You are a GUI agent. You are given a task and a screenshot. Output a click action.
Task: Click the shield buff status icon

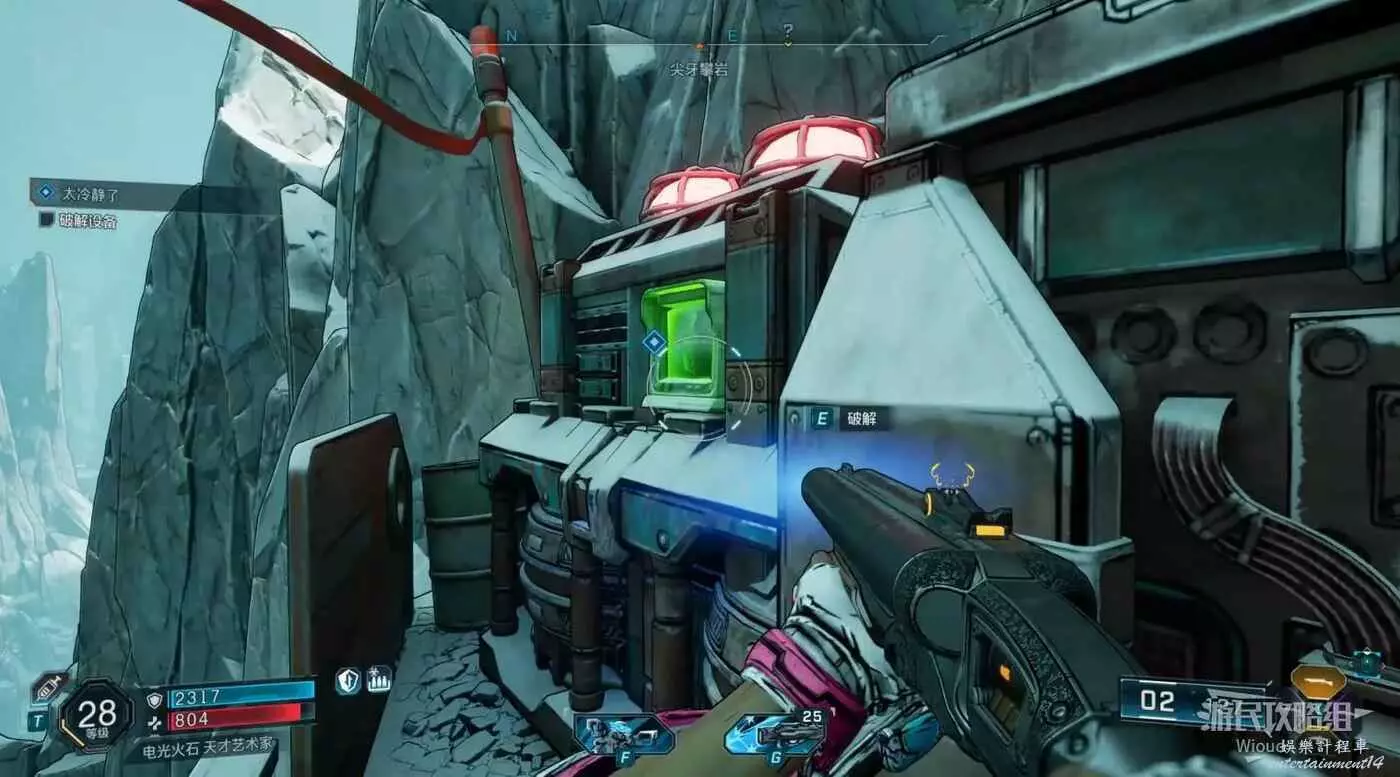[347, 680]
